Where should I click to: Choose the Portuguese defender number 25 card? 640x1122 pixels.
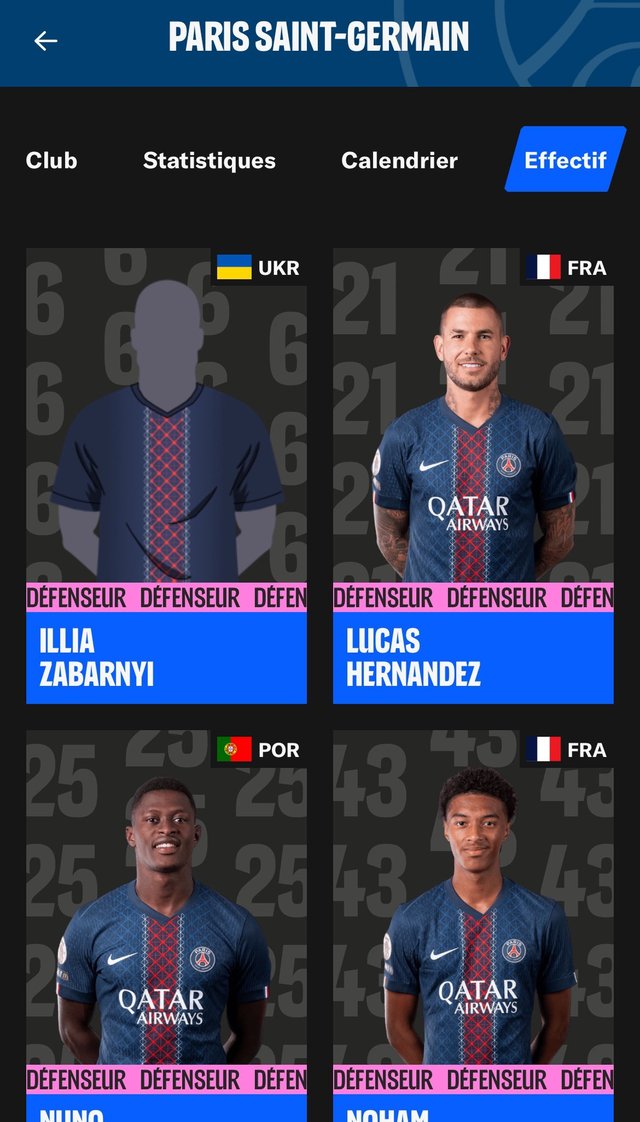point(166,925)
